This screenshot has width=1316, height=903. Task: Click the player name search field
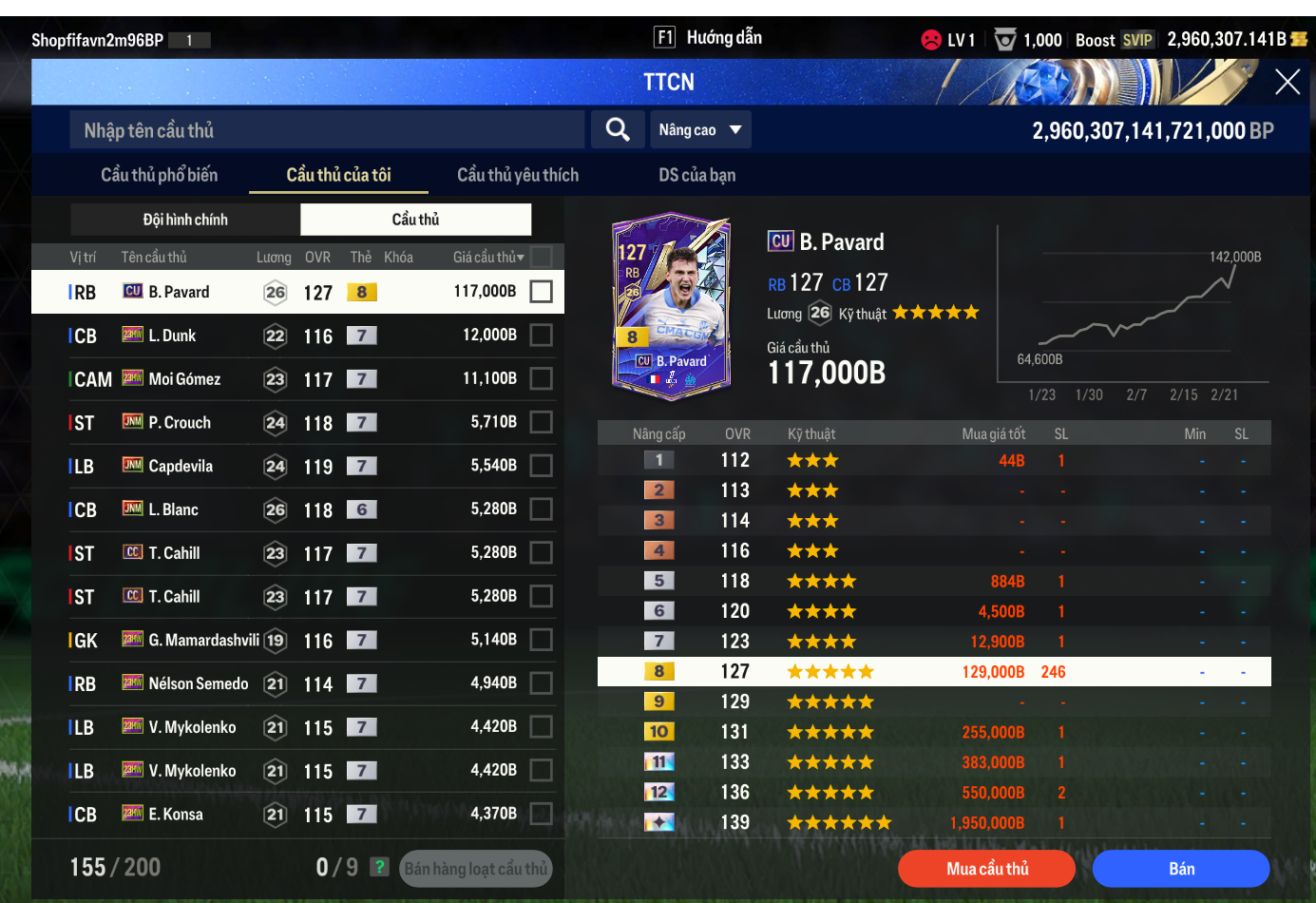326,130
